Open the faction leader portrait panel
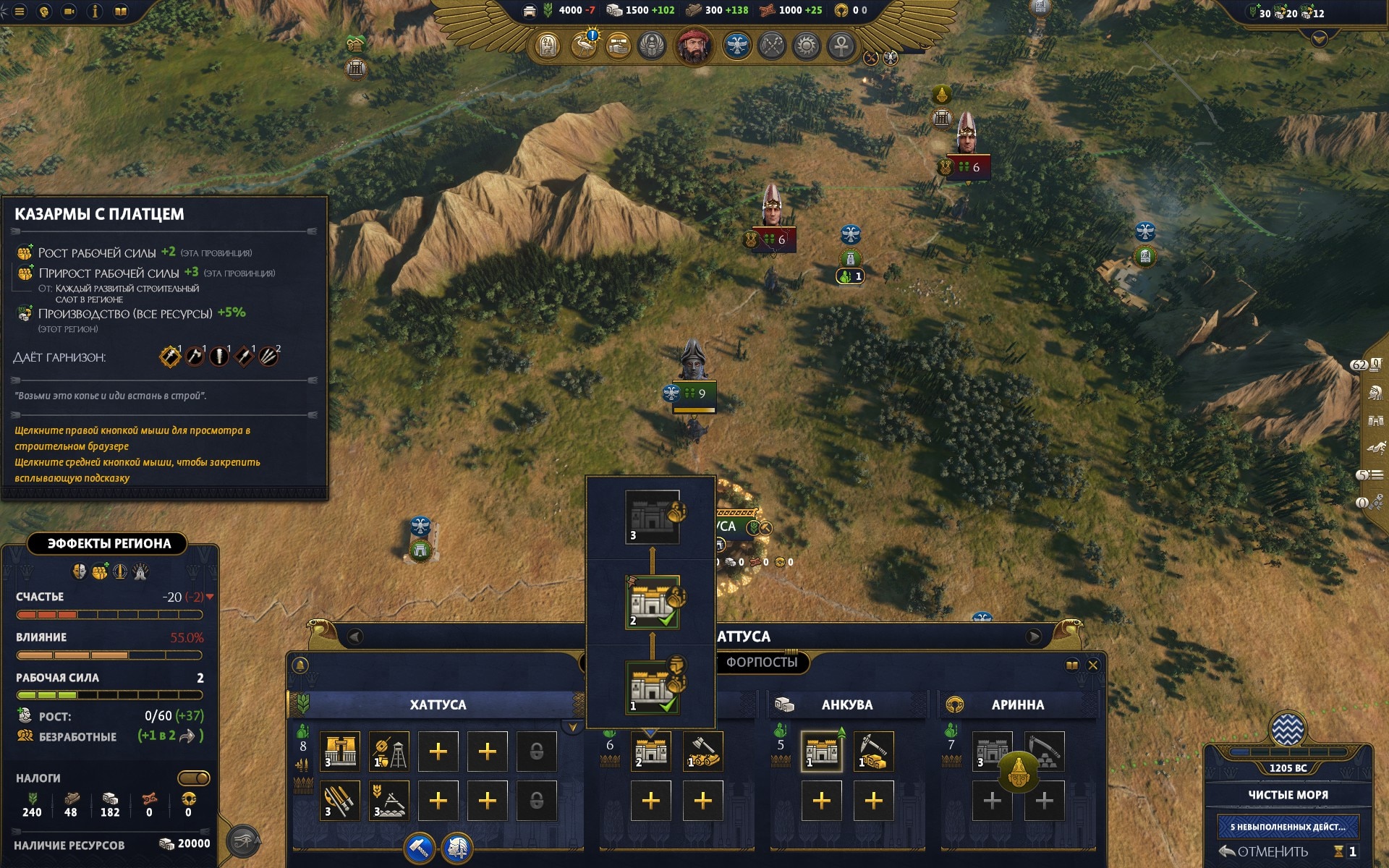The image size is (1389, 868). click(694, 46)
